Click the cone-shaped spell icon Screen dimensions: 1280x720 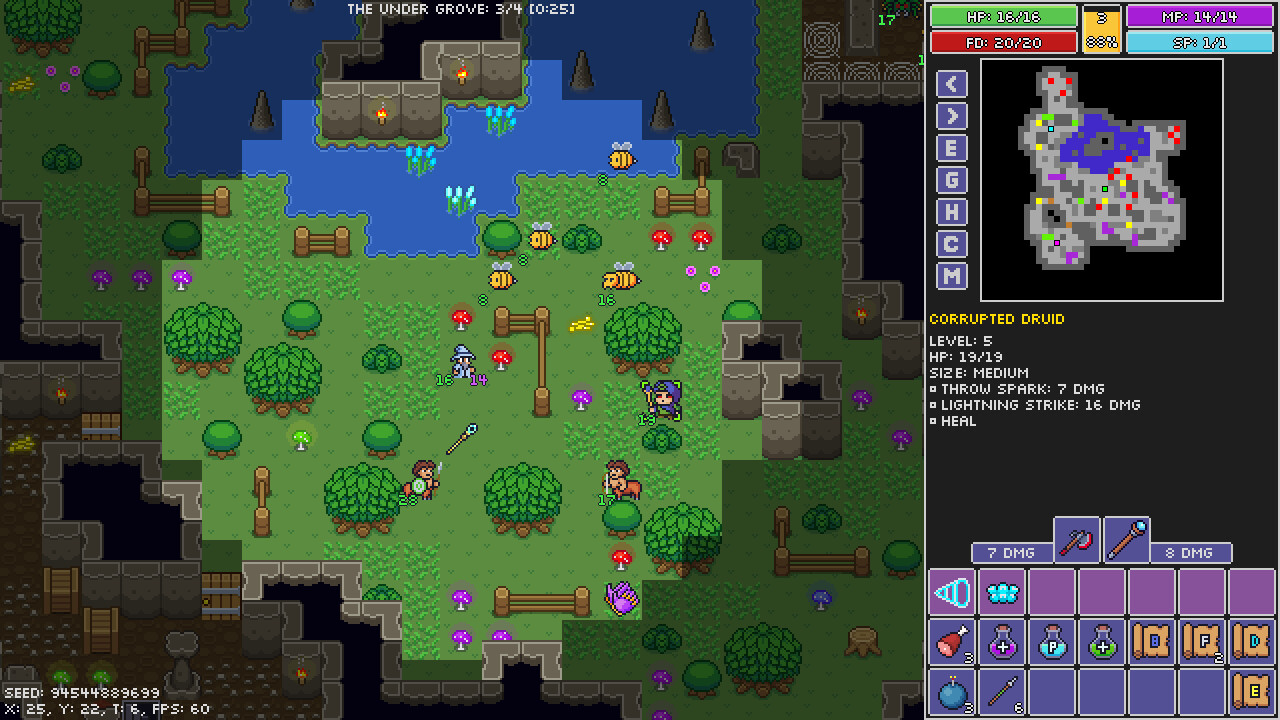point(952,592)
